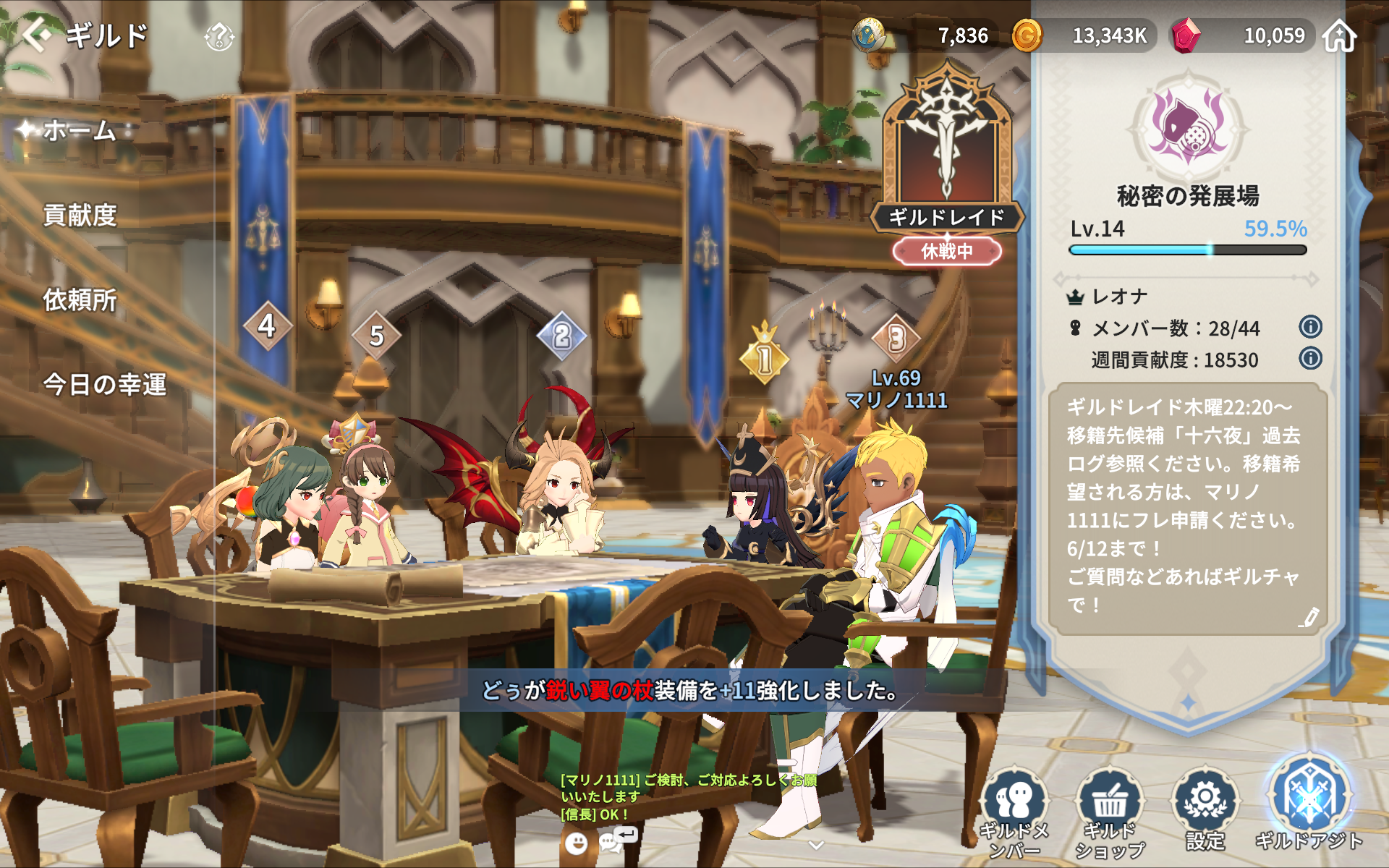Open the 依頼所 request board menu
This screenshot has width=1389, height=868.
click(x=80, y=299)
